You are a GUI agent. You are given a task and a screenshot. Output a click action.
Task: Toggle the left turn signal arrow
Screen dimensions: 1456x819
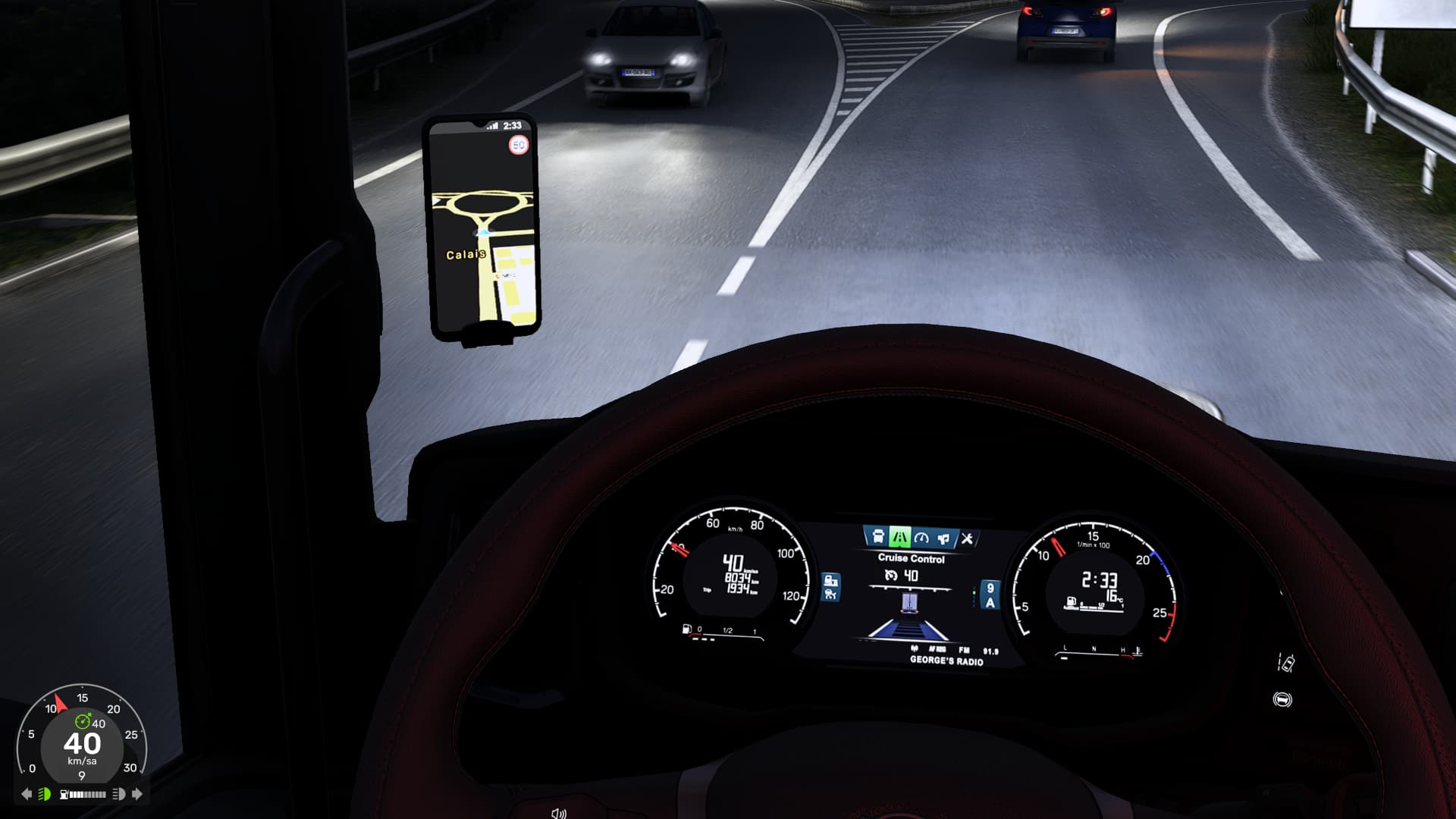[x=27, y=794]
